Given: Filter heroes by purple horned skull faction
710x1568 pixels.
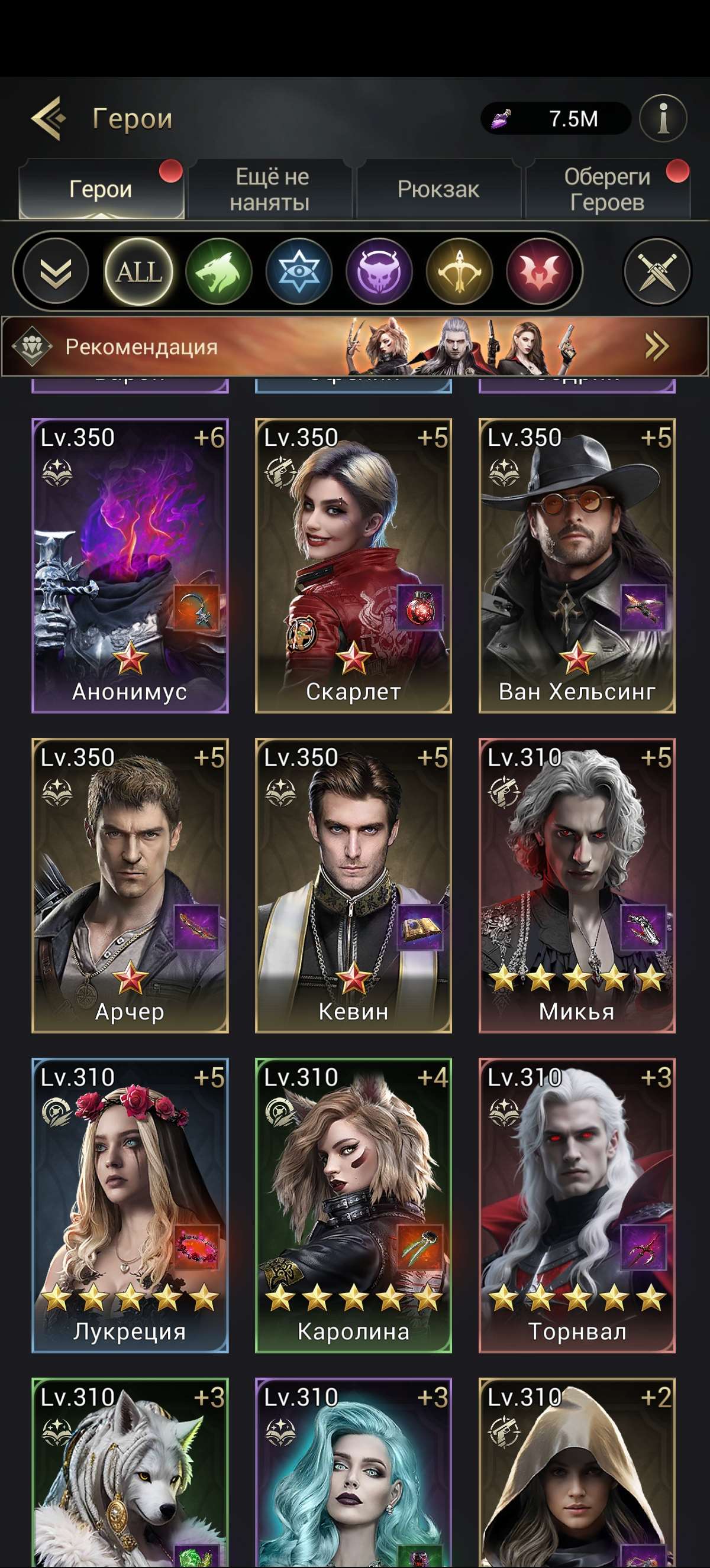Looking at the screenshot, I should point(379,271).
